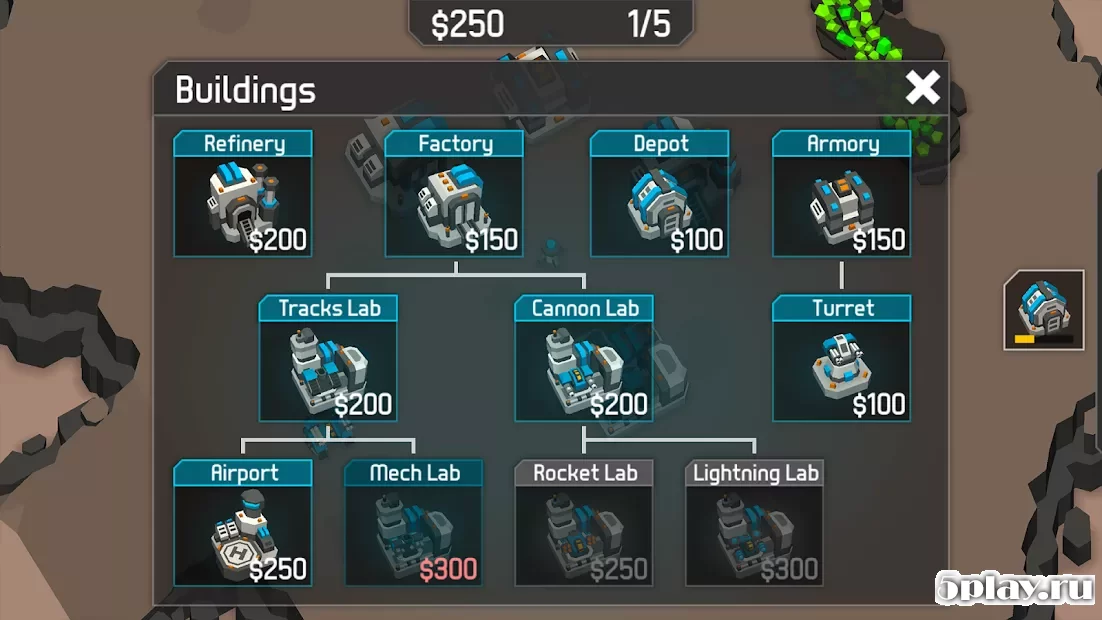Viewport: 1102px width, 620px height.
Task: Close the Buildings panel
Action: pos(922,88)
